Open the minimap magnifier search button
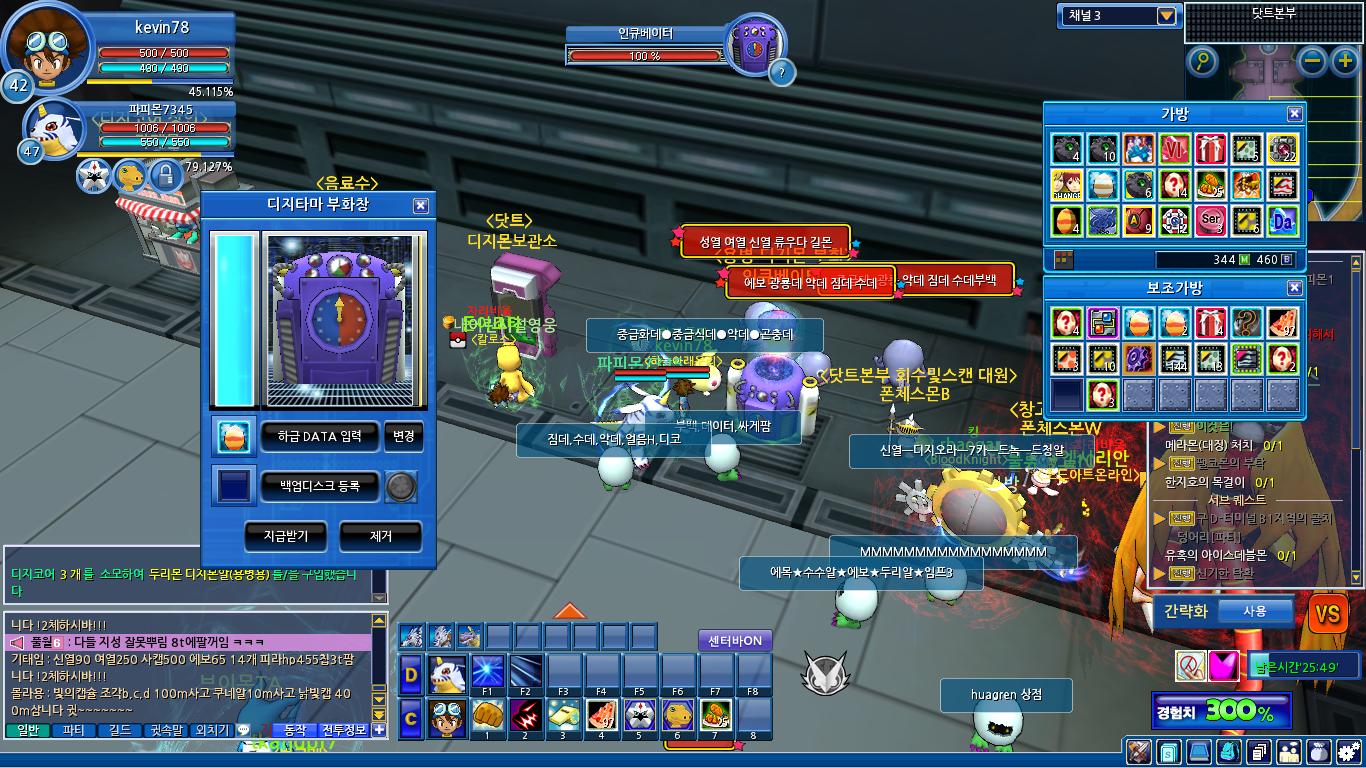1366x768 pixels. pyautogui.click(x=1203, y=62)
